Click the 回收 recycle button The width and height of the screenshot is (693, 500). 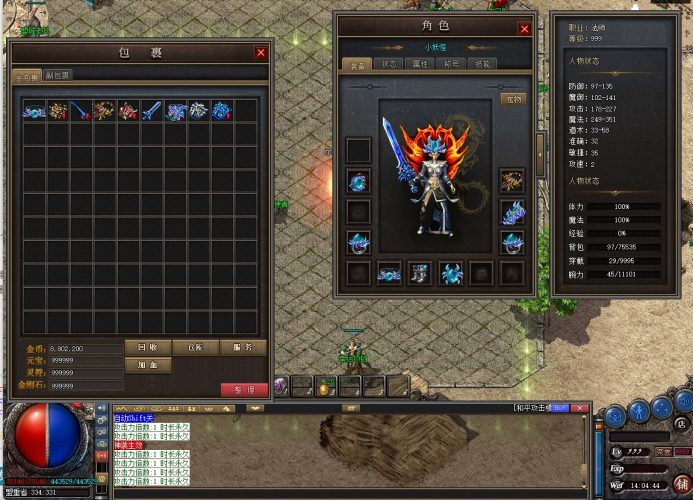pos(149,347)
